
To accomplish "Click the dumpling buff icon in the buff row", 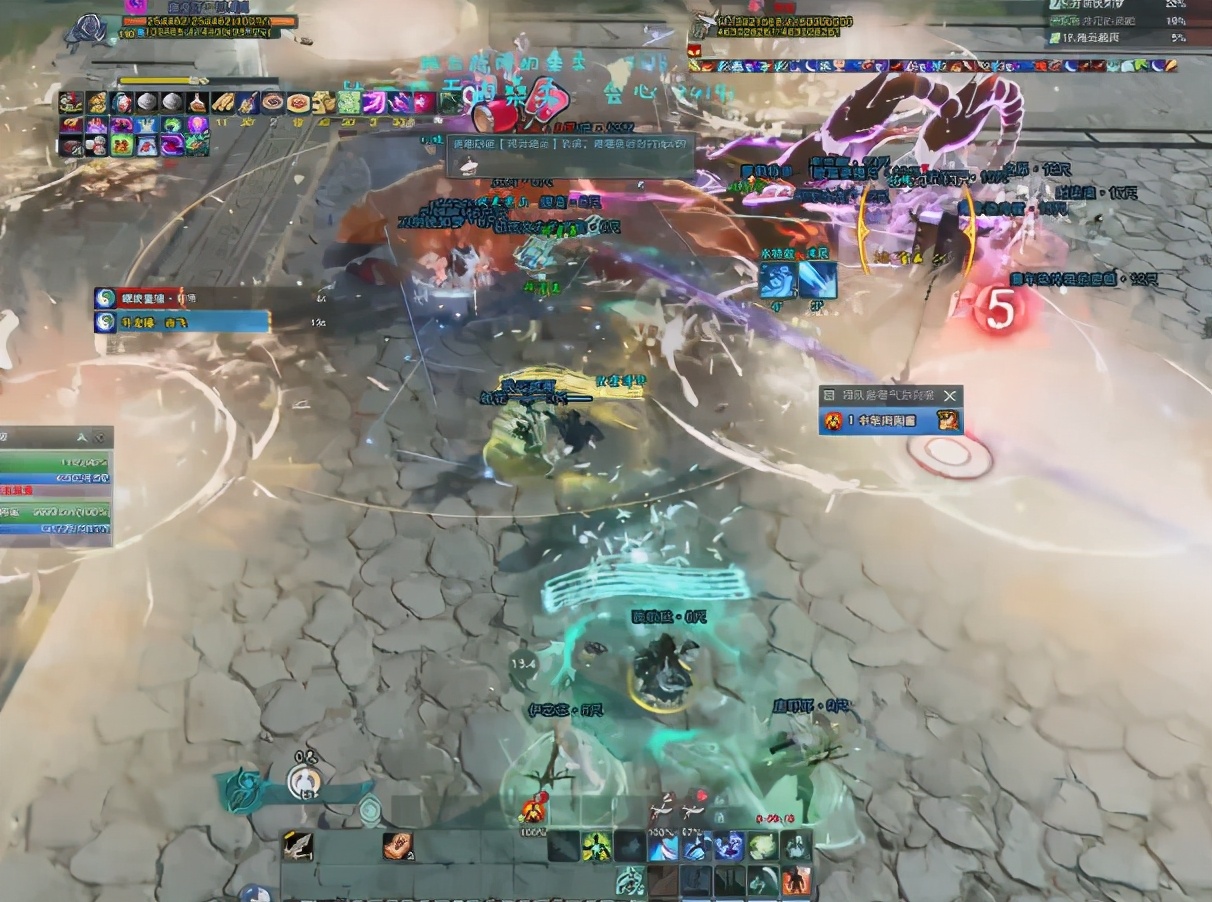I will (x=146, y=102).
